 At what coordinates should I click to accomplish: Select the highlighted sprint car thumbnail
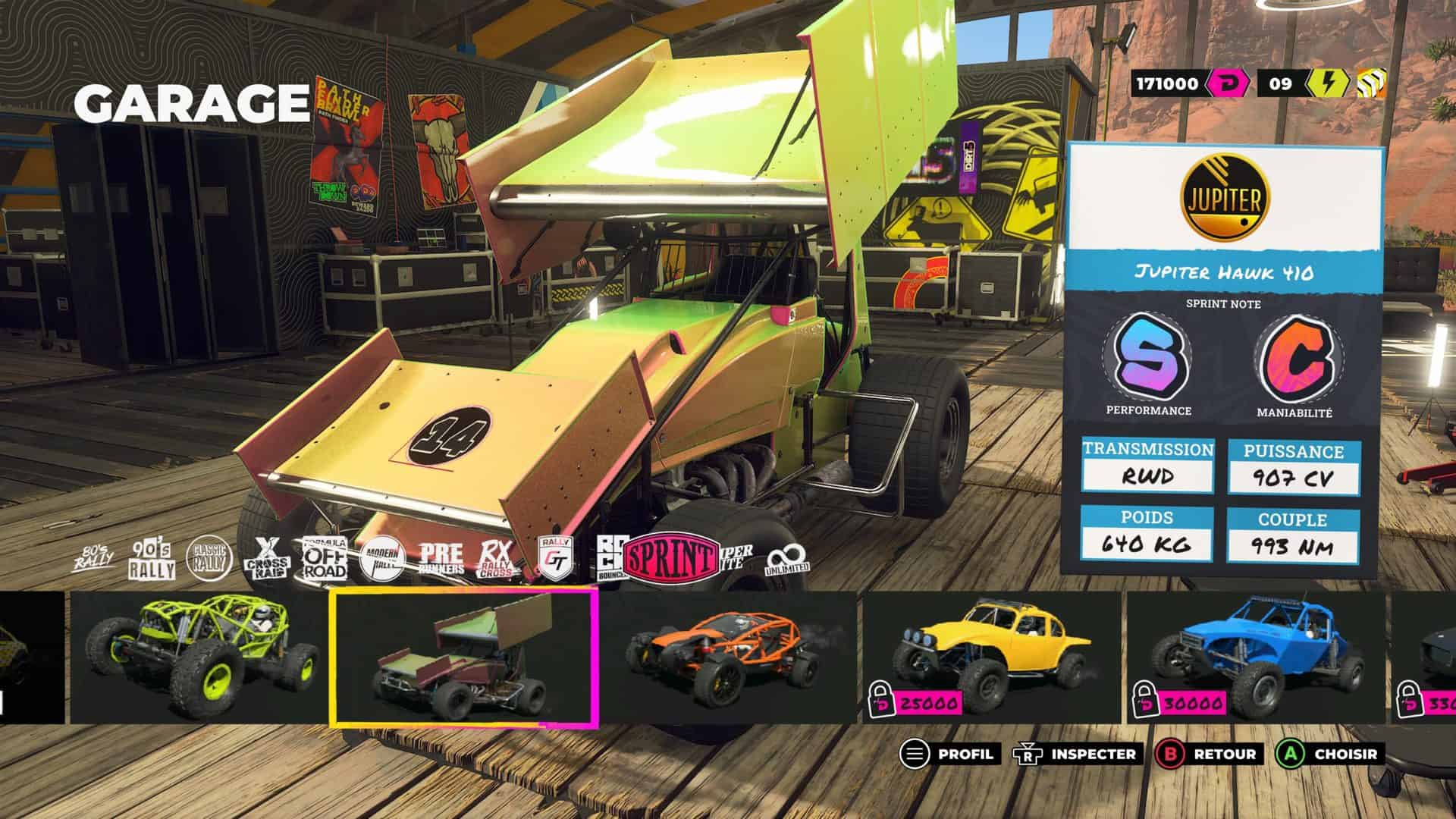464,657
